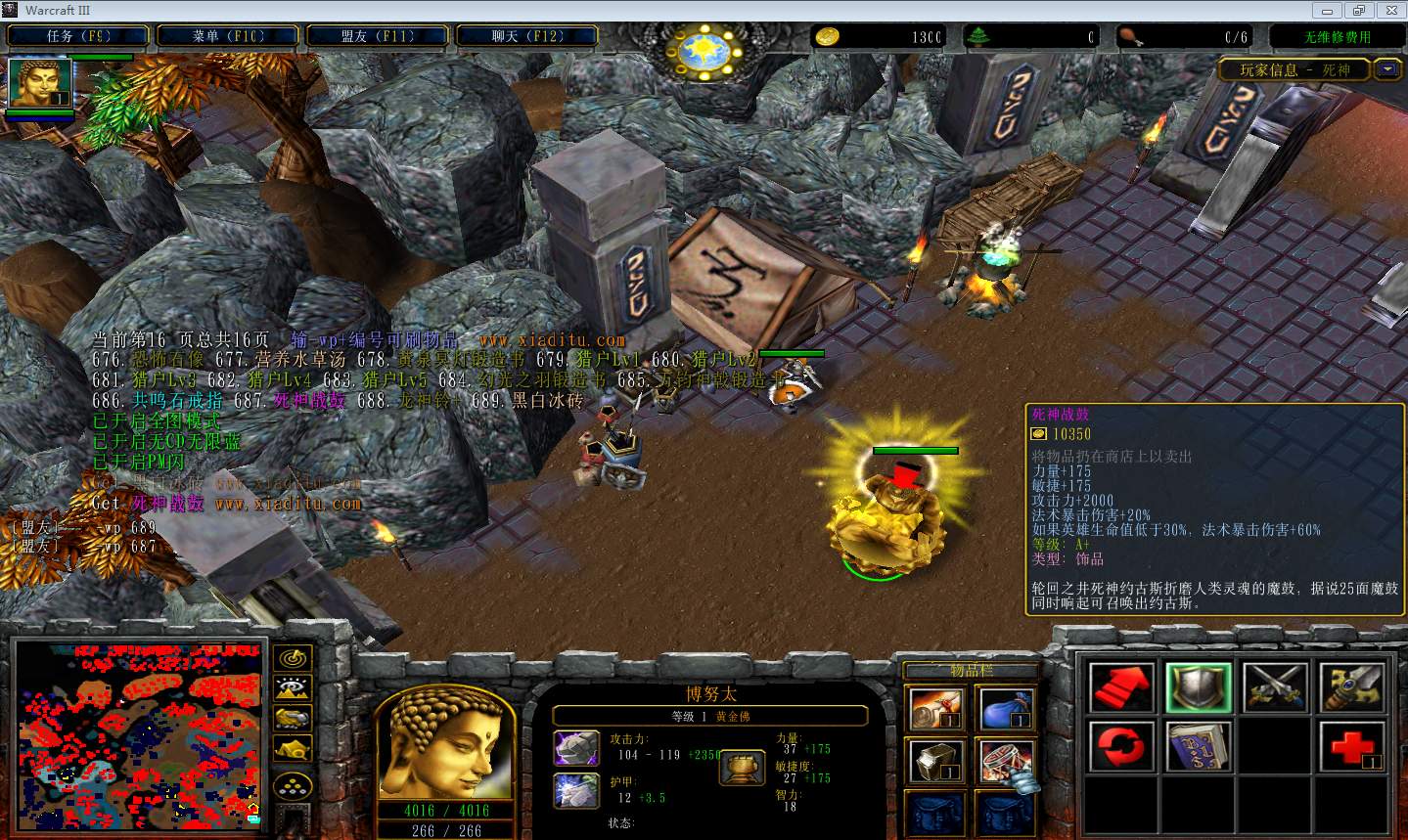The width and height of the screenshot is (1408, 840).
Task: Open the 菜单 (F10) game menu
Action: 227,36
